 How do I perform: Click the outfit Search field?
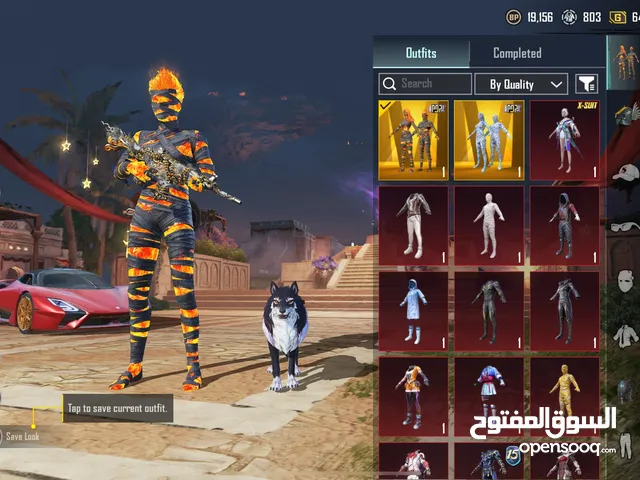point(425,84)
